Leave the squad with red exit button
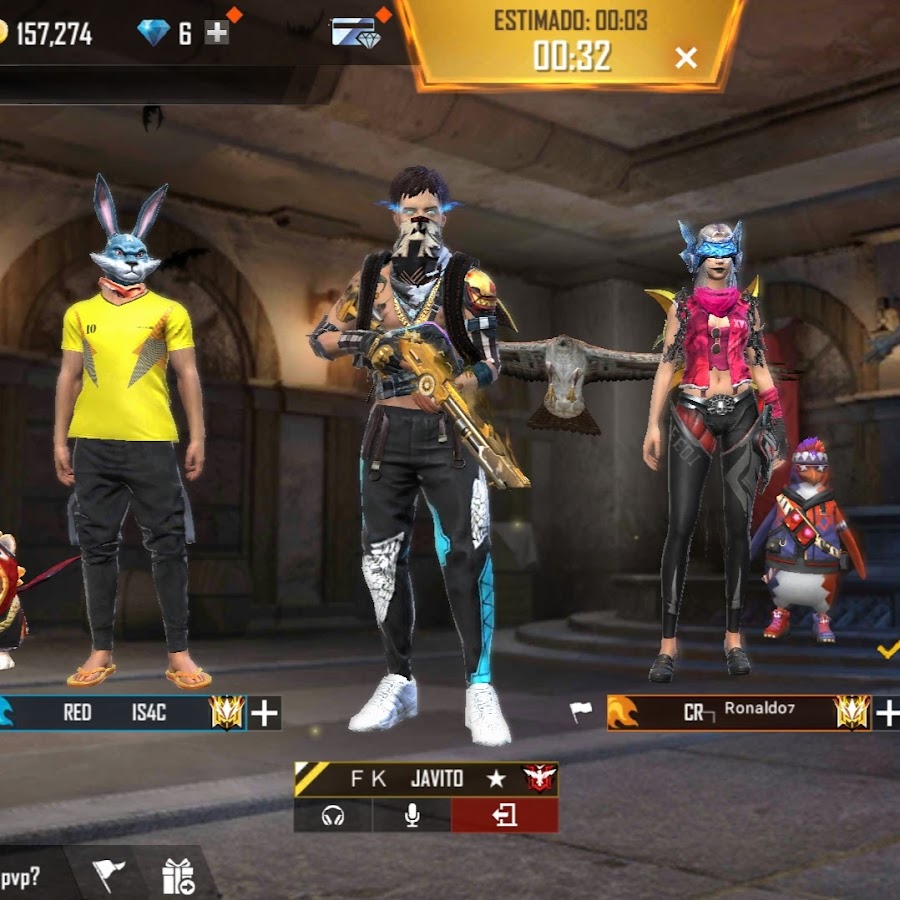 point(504,816)
